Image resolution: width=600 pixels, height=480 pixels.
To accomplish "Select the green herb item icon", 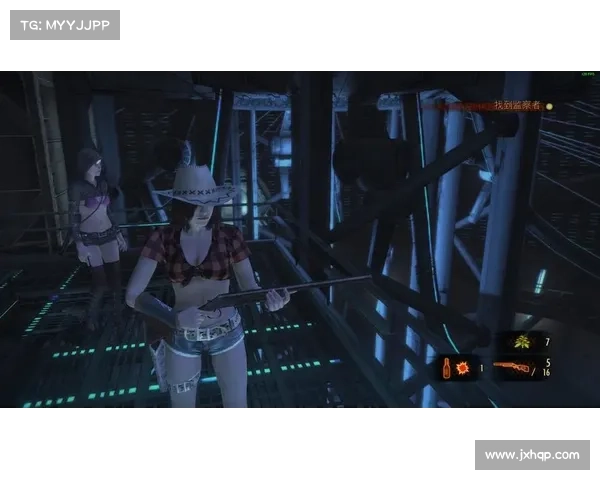I will pyautogui.click(x=522, y=342).
